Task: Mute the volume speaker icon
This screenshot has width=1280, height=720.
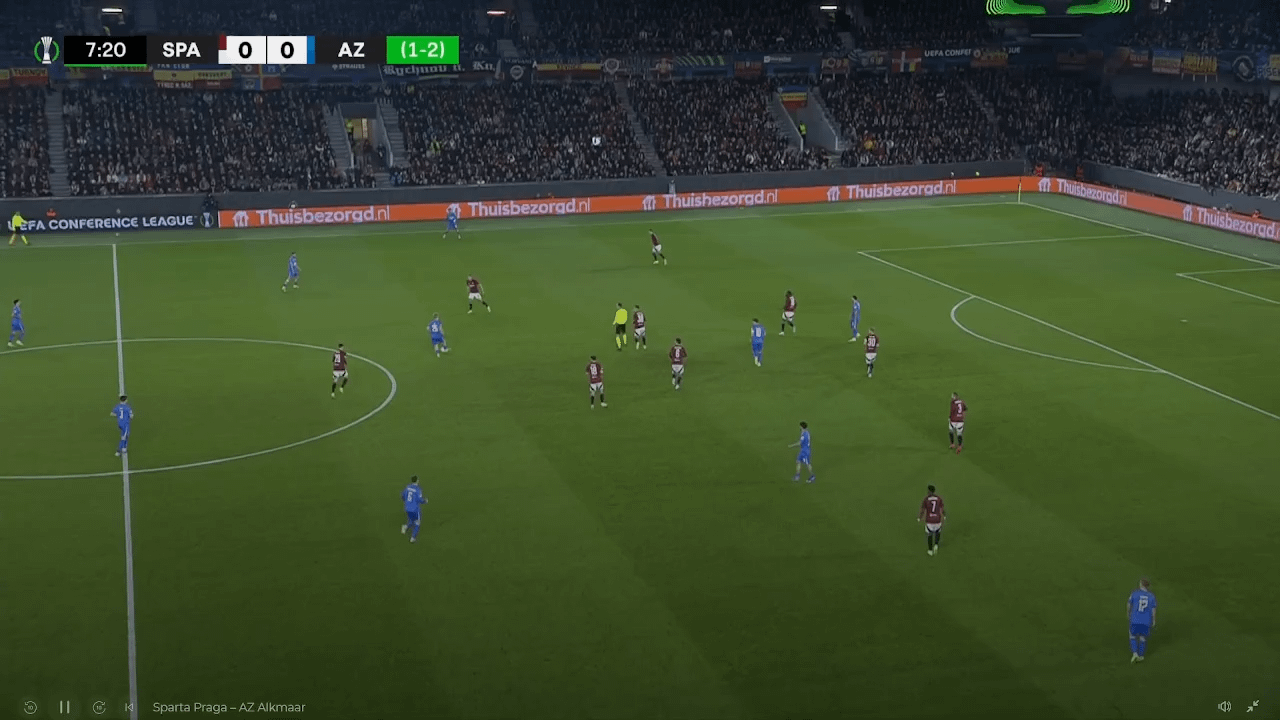Action: point(1224,707)
